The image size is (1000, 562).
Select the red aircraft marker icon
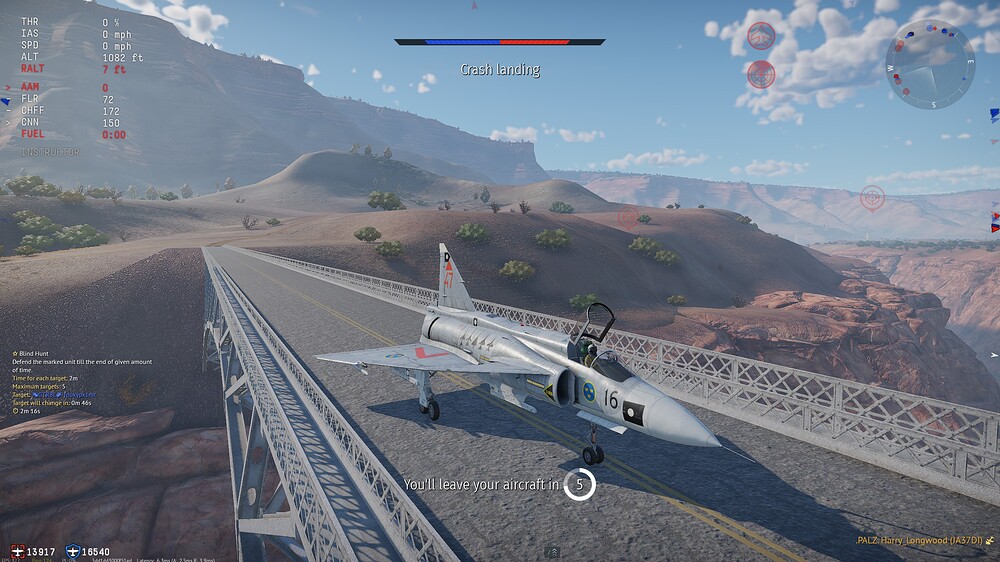pos(761,36)
